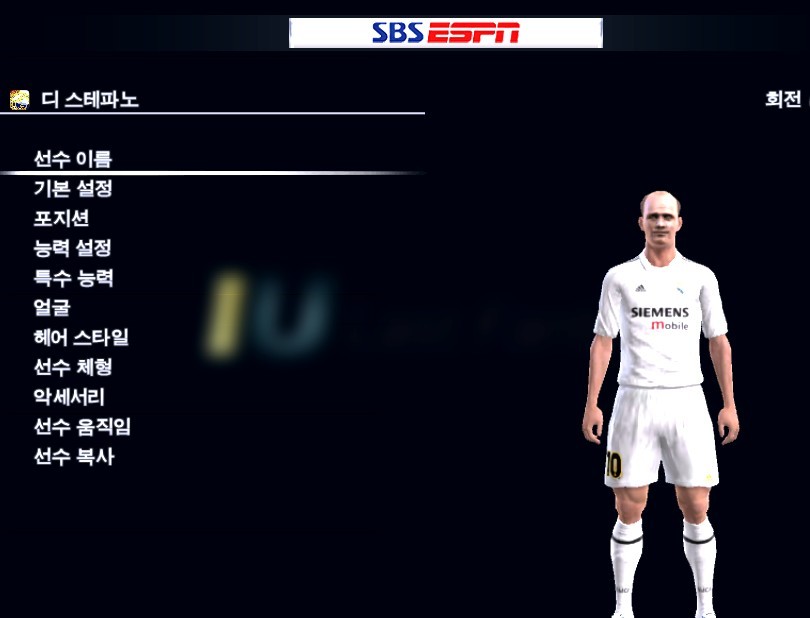Select 특수 능력 special abilities
Viewport: 810px width, 618px height.
[72, 278]
